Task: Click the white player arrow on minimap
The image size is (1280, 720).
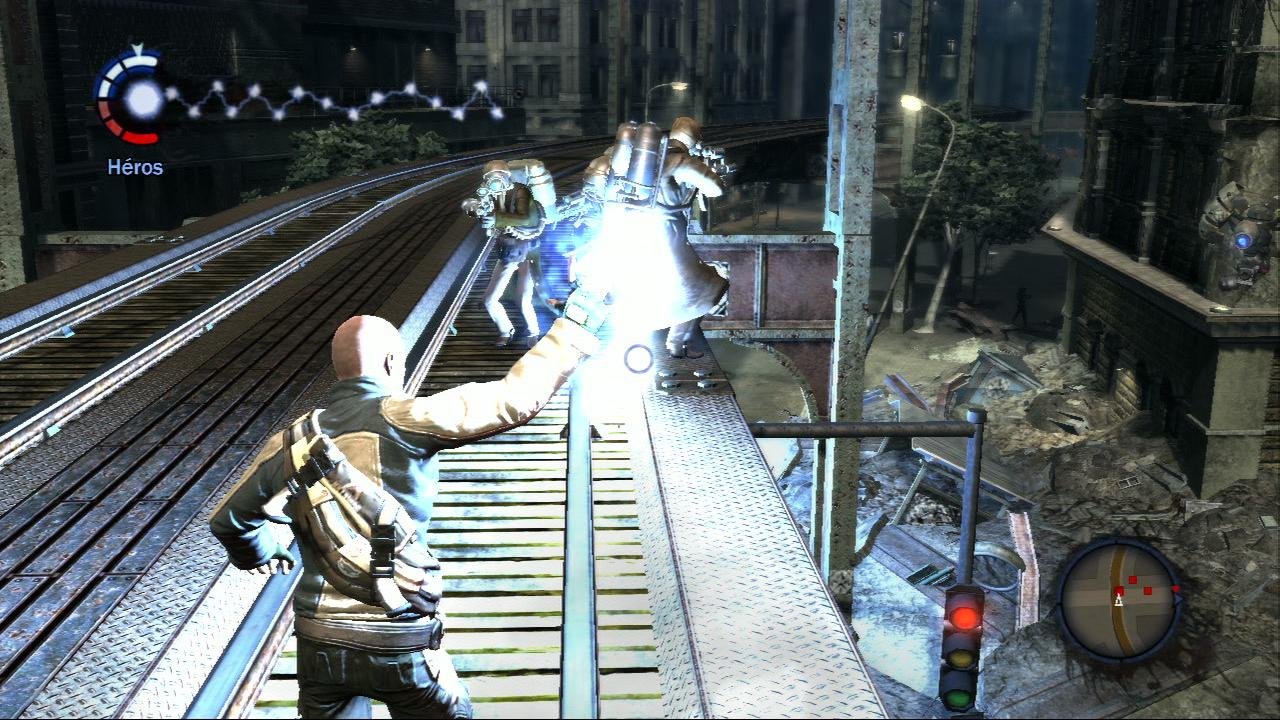Action: coord(1119,601)
